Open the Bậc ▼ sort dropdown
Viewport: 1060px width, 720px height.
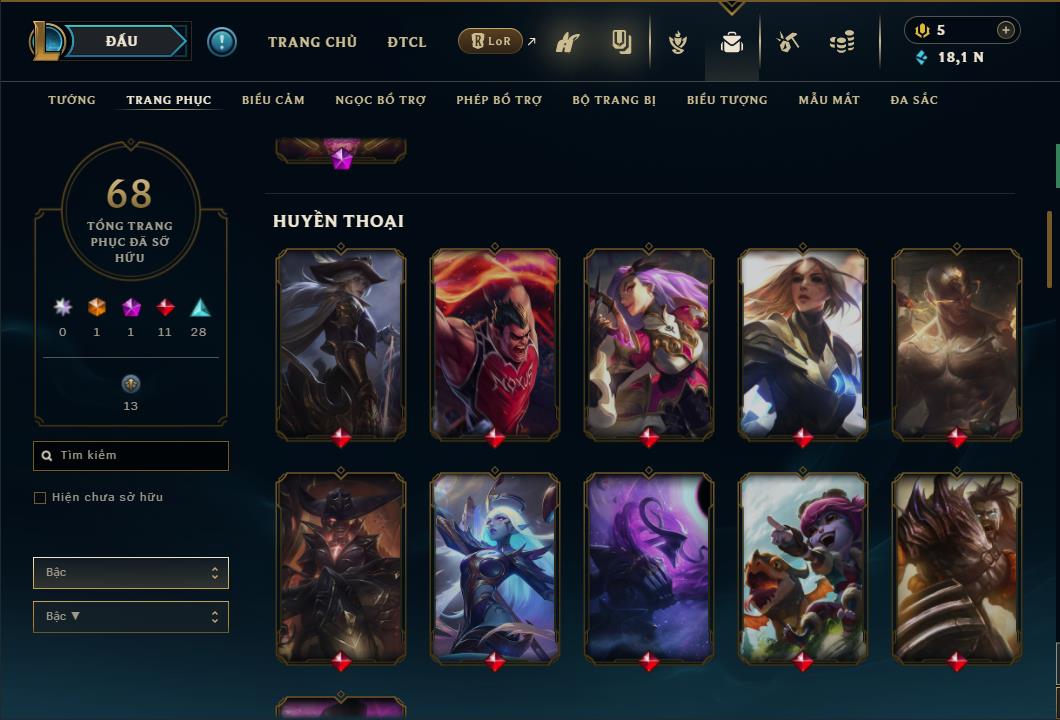coord(131,617)
